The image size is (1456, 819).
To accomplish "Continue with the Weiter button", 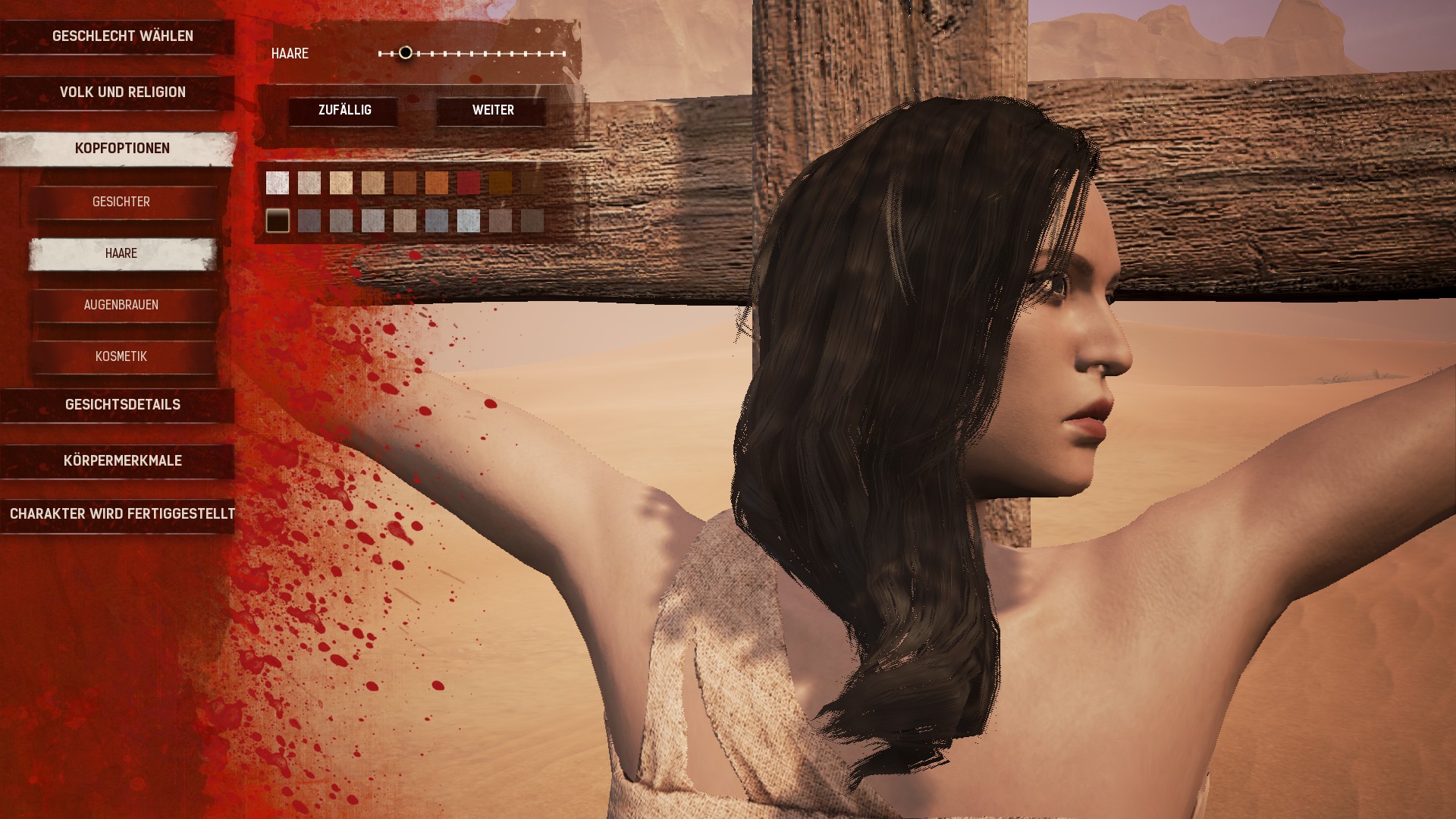I will click(x=493, y=111).
